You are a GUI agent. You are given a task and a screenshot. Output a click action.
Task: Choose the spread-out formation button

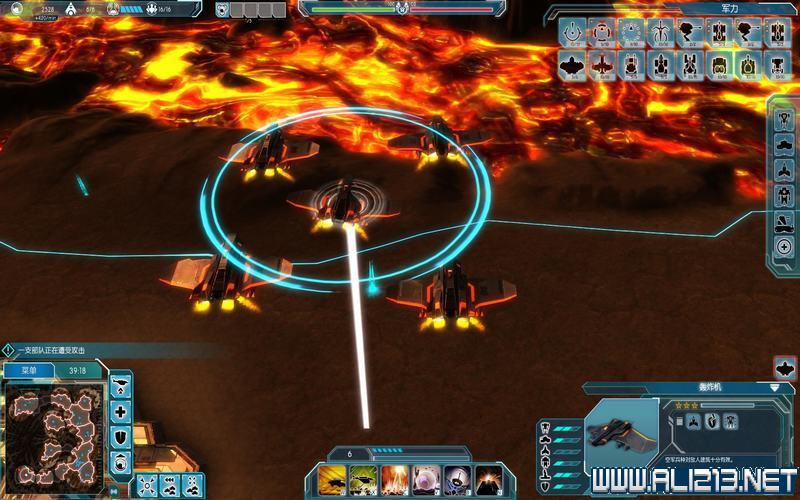point(146,485)
